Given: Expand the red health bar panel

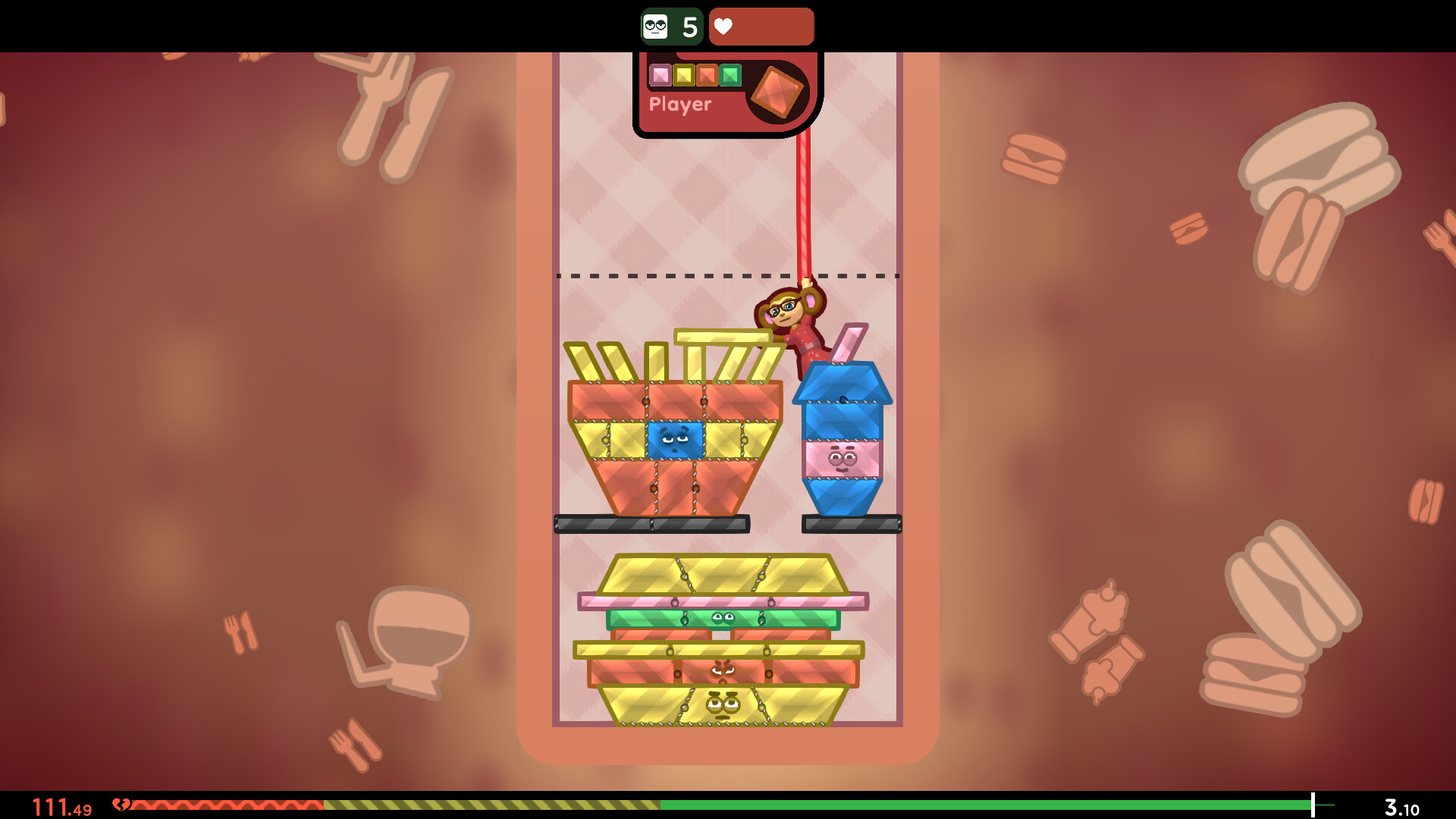Looking at the screenshot, I should click(761, 26).
